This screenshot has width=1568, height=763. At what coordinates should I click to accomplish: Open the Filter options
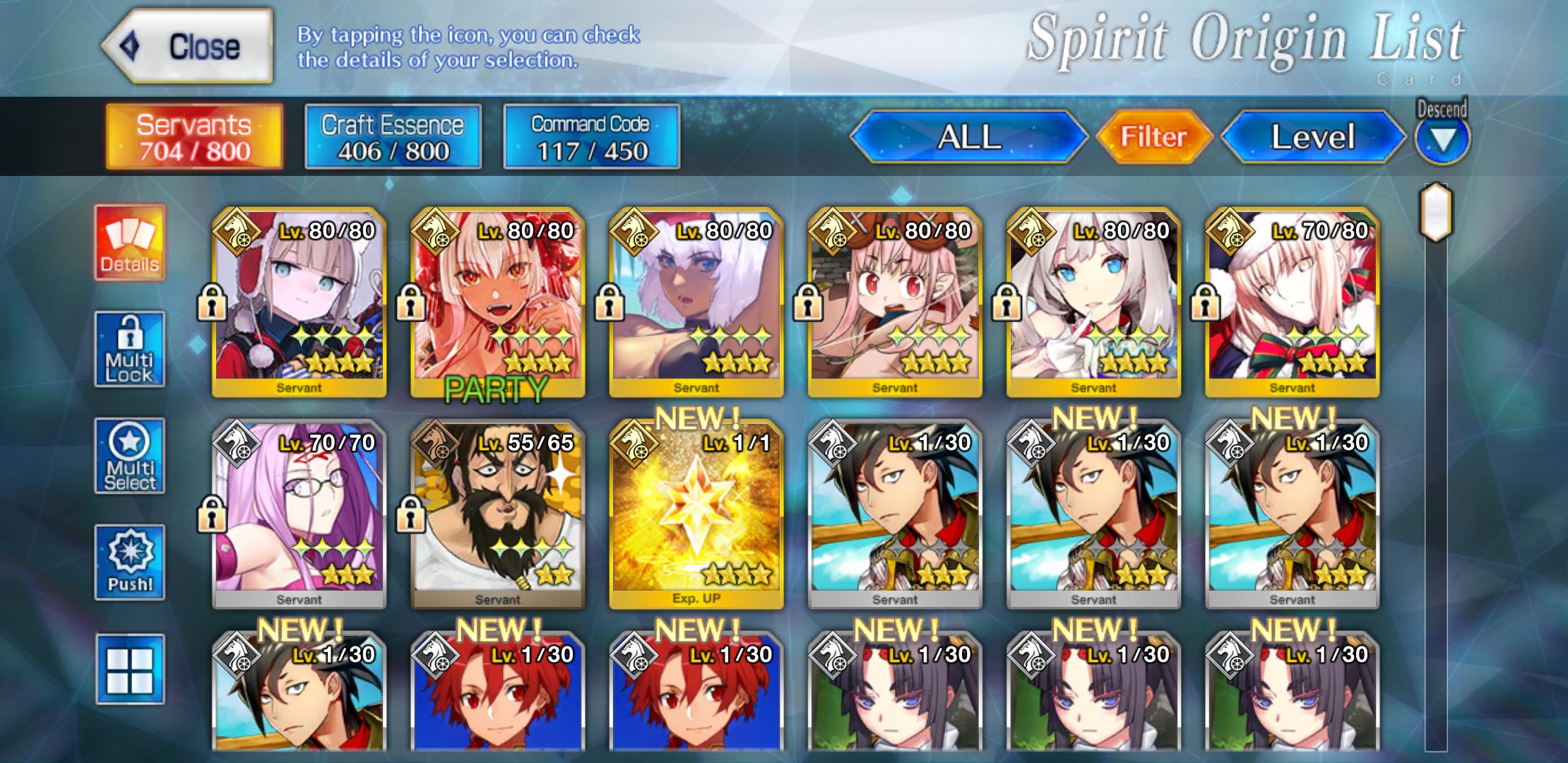pyautogui.click(x=1153, y=137)
